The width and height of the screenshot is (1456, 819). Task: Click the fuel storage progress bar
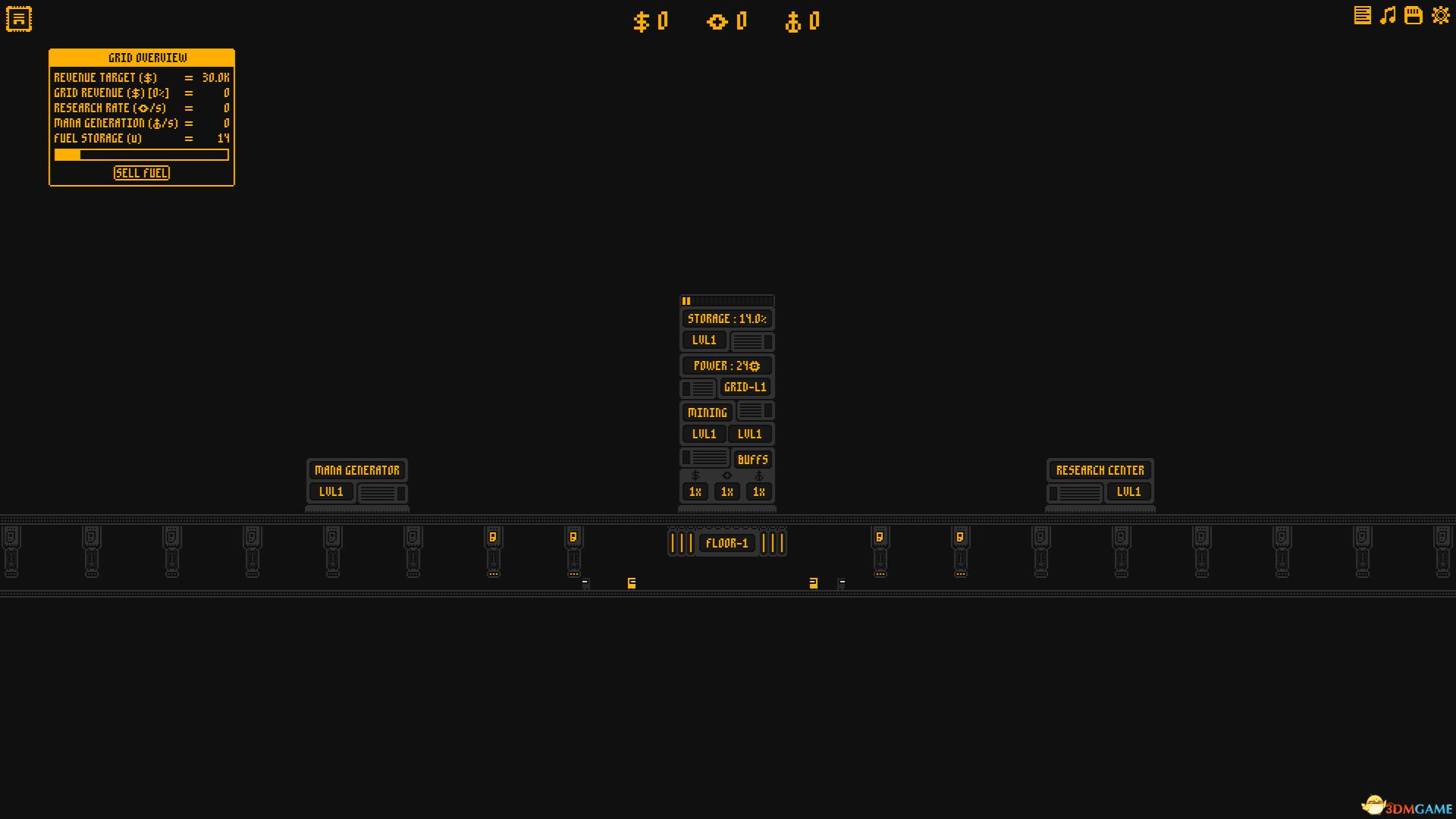pos(141,154)
